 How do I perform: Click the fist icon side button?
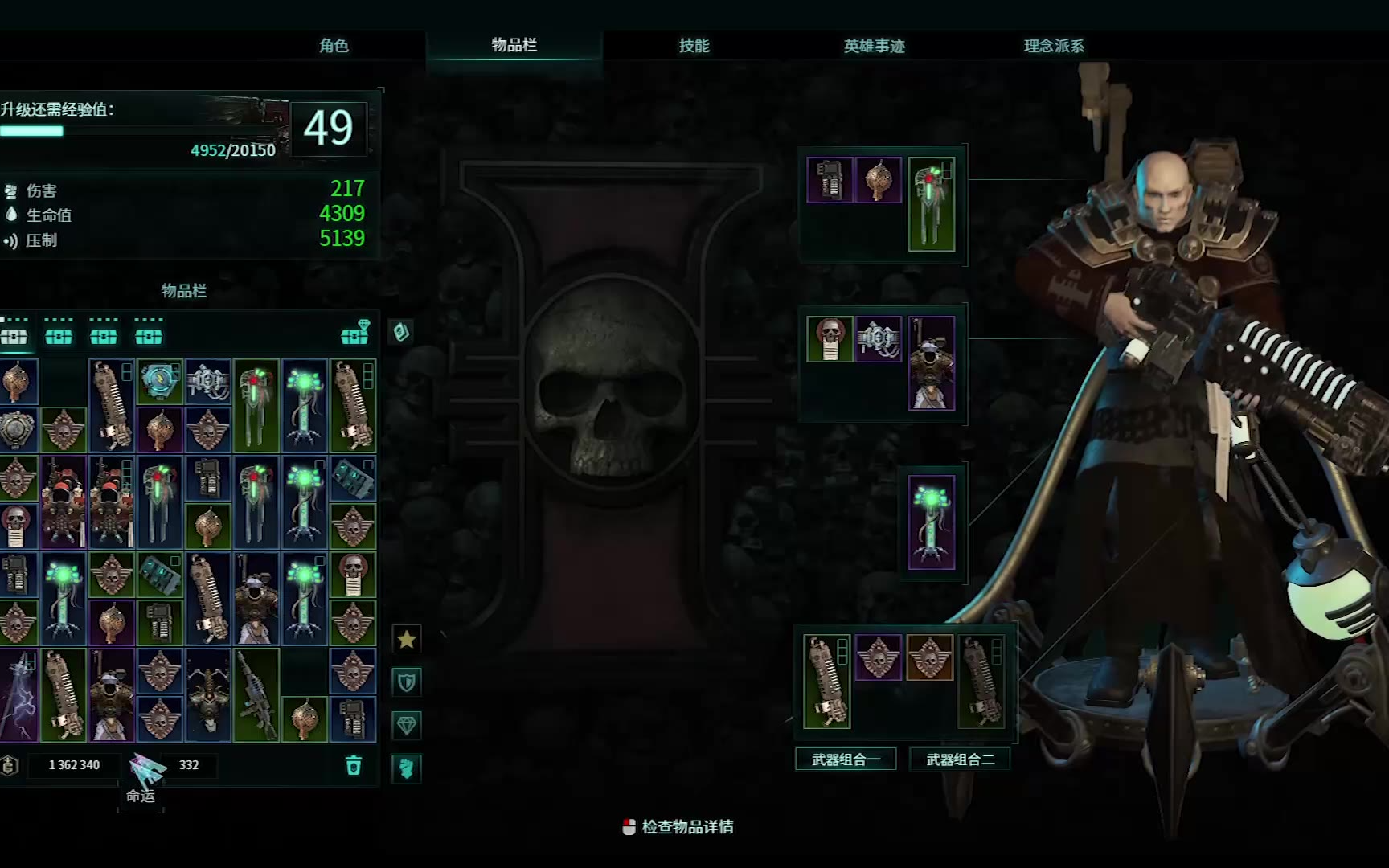coord(407,768)
